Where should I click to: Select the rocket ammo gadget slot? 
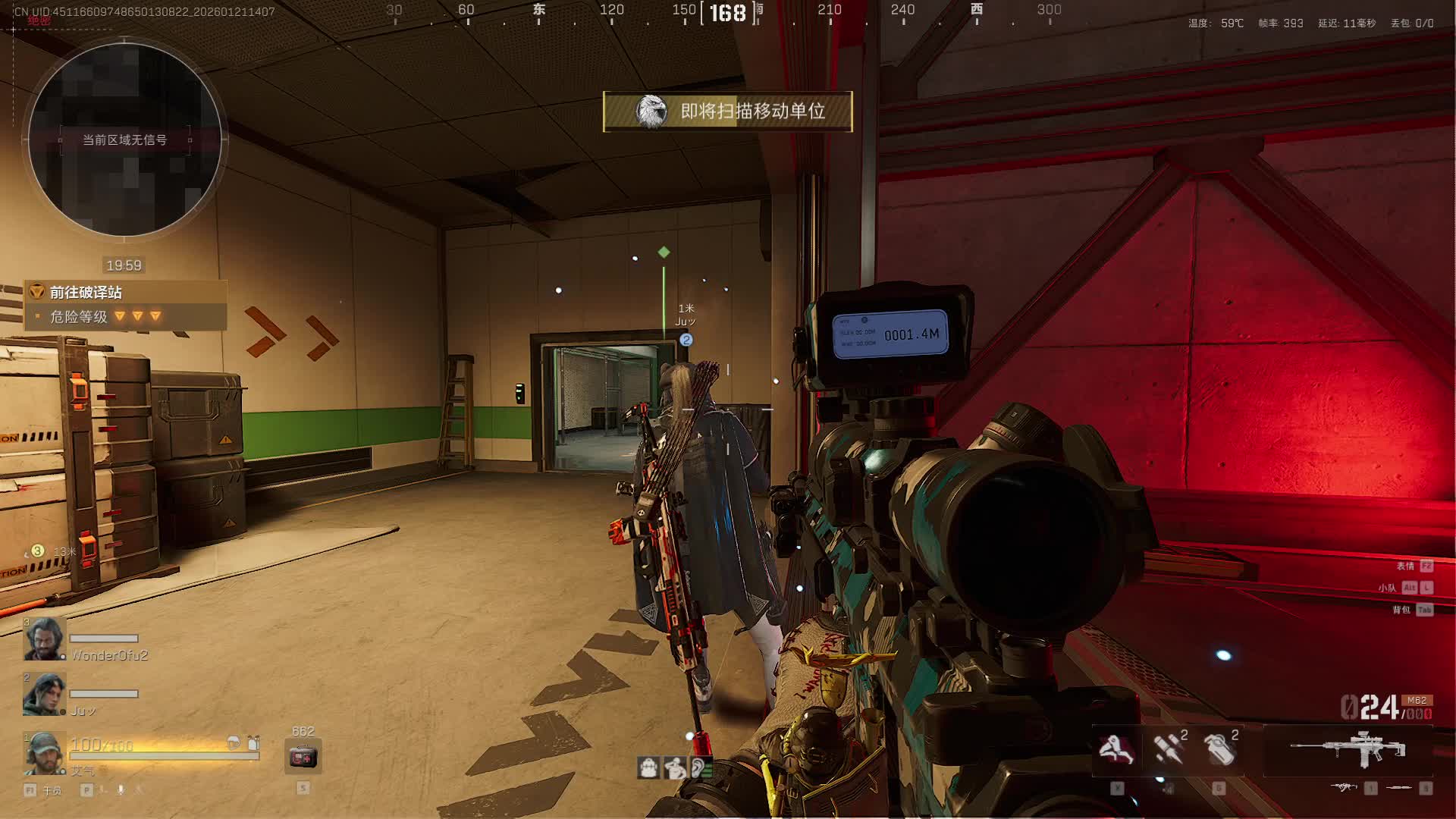1168,749
